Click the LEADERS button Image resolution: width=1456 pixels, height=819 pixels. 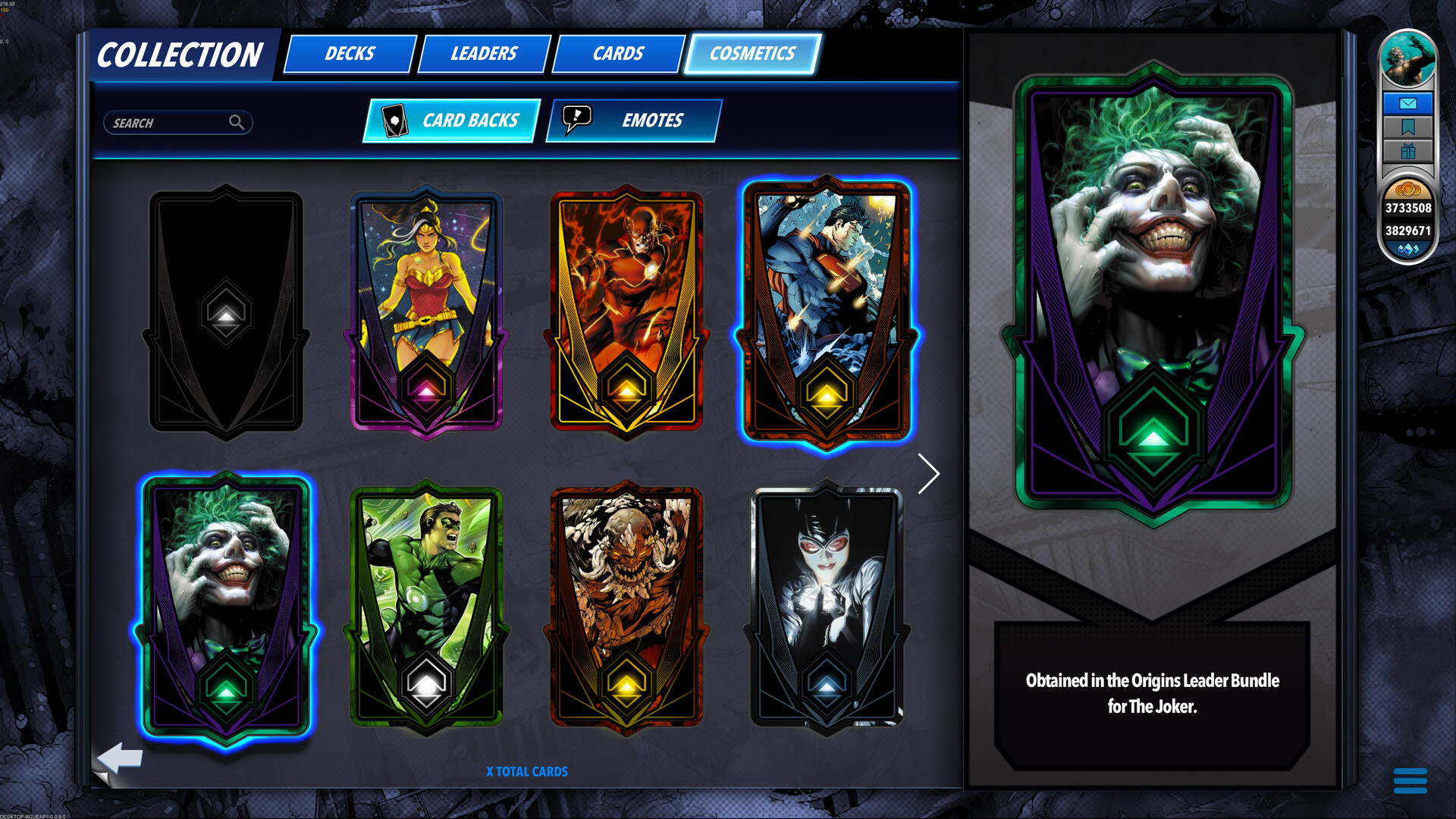click(484, 53)
